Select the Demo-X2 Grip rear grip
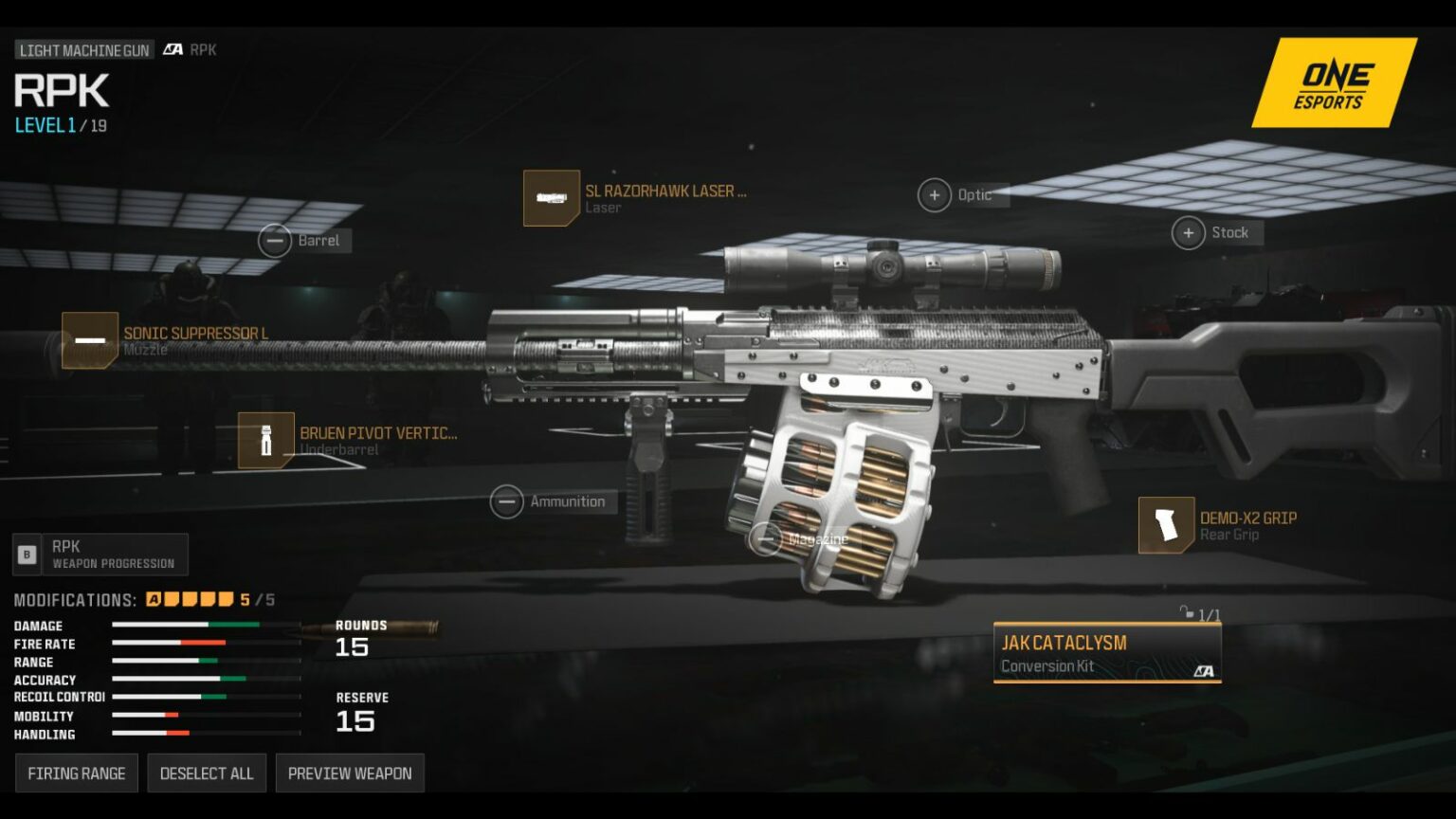Screen dimensions: 1456x819 1166,525
